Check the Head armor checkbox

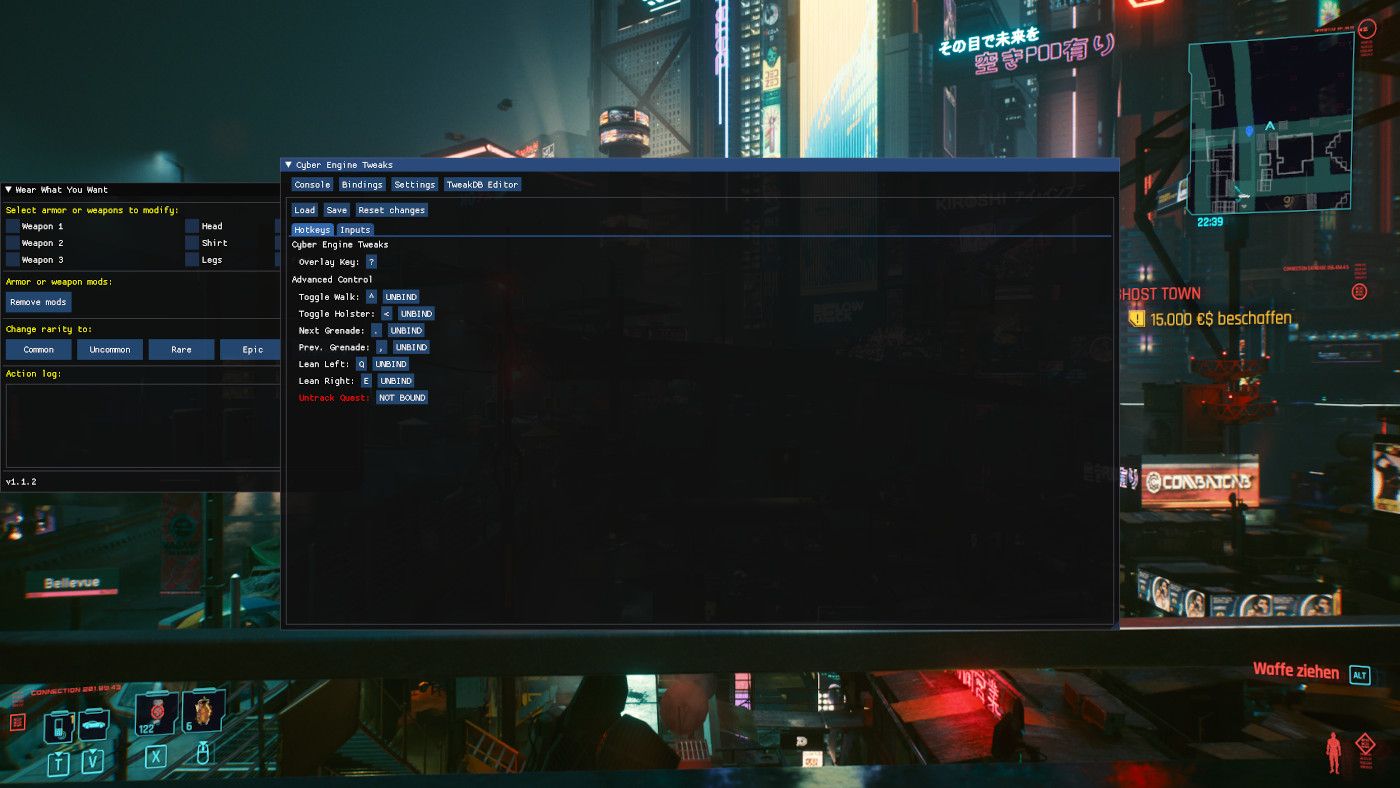pyautogui.click(x=190, y=226)
